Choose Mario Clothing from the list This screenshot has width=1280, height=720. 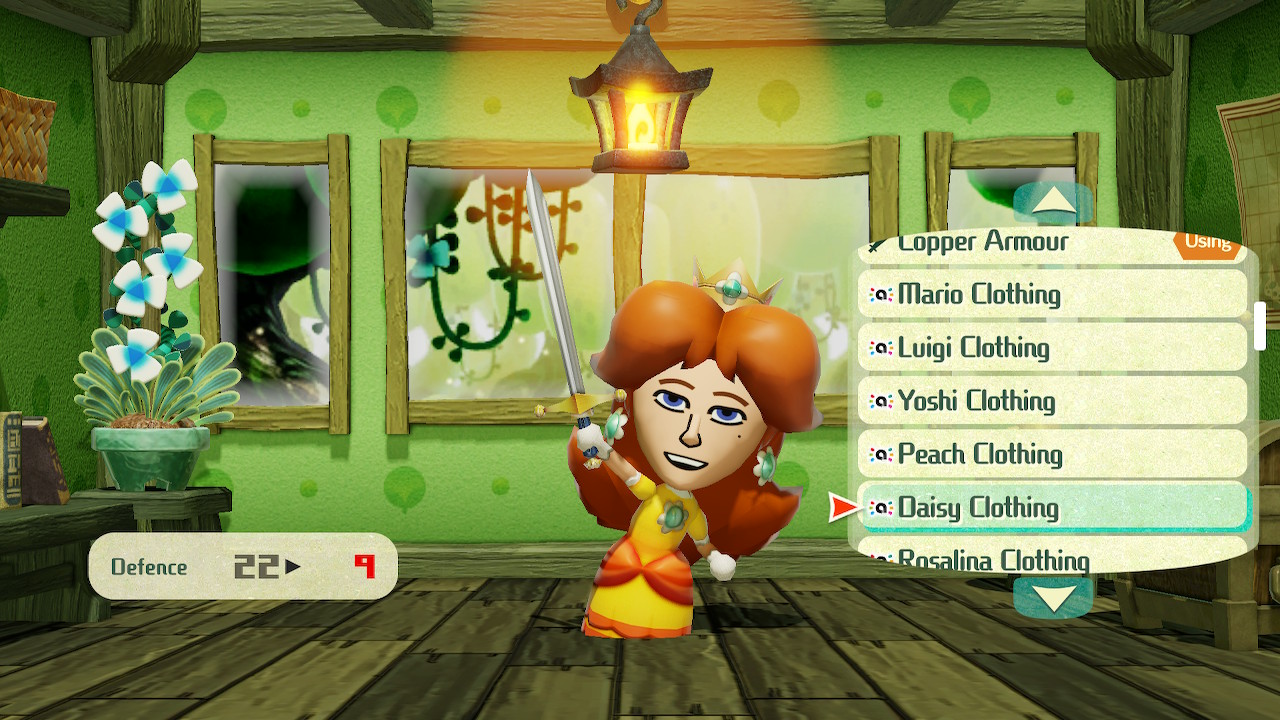pos(1052,294)
